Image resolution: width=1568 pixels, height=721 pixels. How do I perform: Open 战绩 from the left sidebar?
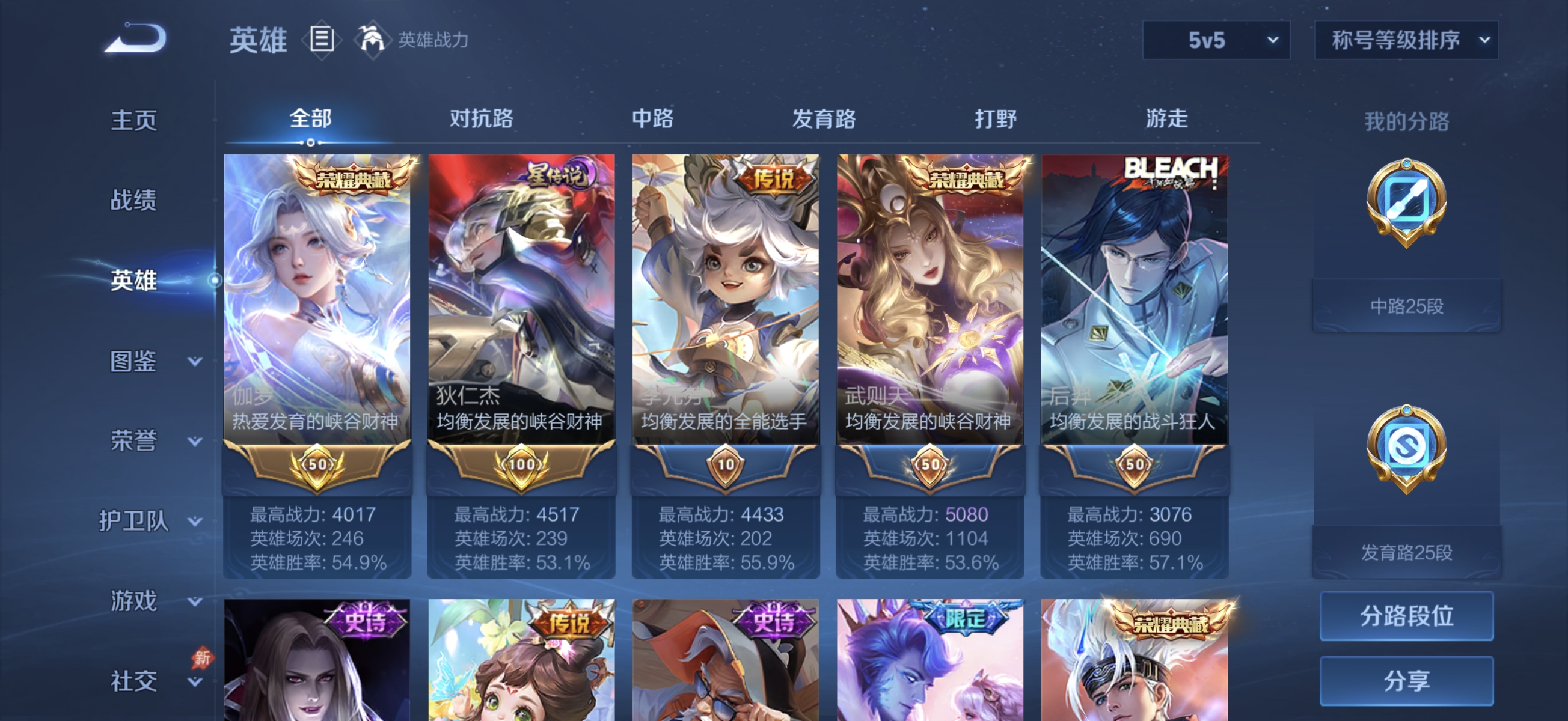135,201
